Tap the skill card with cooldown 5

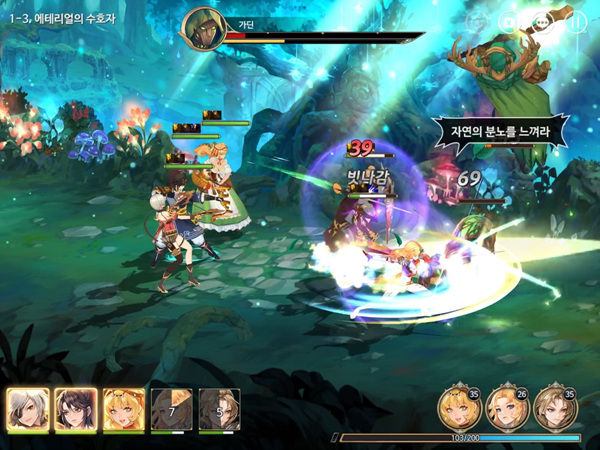coord(219,408)
